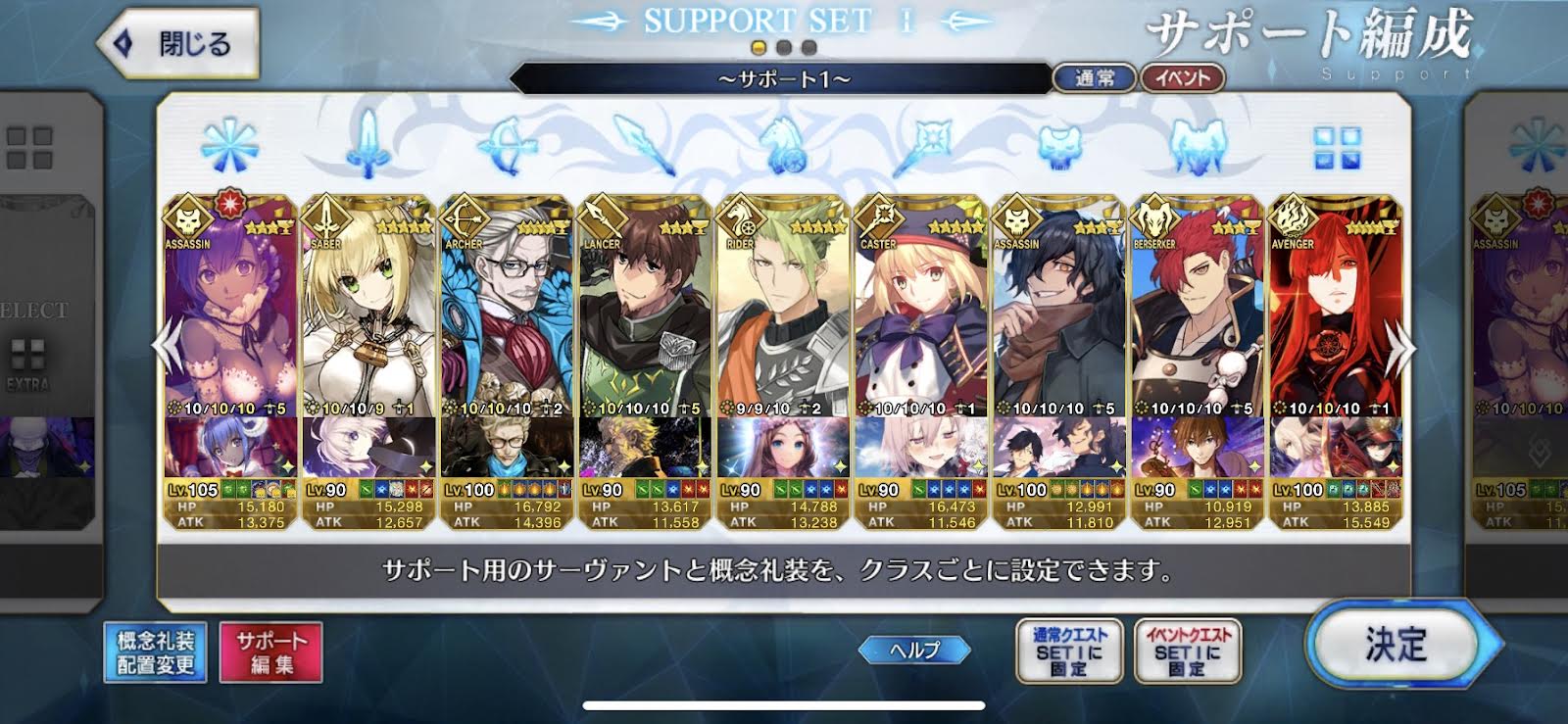Switch to the 通常 support tab
The width and height of the screenshot is (1568, 724).
[1094, 78]
